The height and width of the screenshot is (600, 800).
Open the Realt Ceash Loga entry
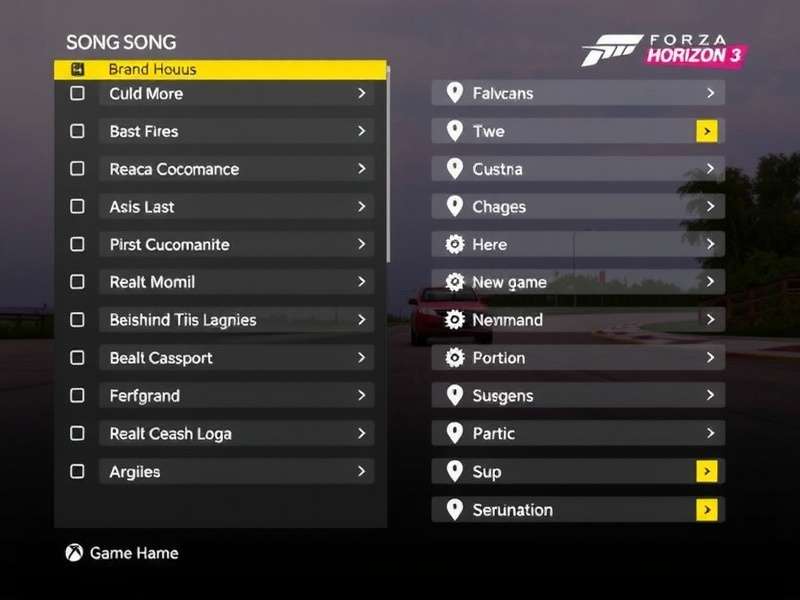(236, 434)
